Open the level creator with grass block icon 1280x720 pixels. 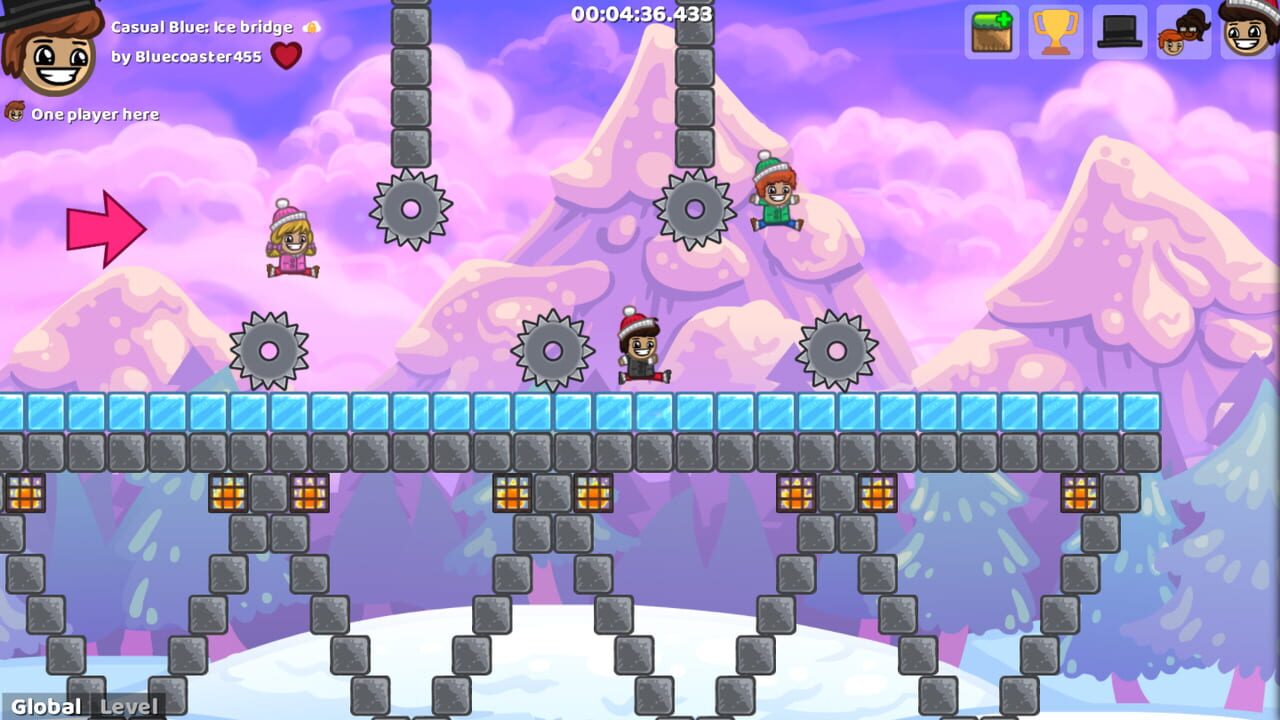pyautogui.click(x=990, y=32)
